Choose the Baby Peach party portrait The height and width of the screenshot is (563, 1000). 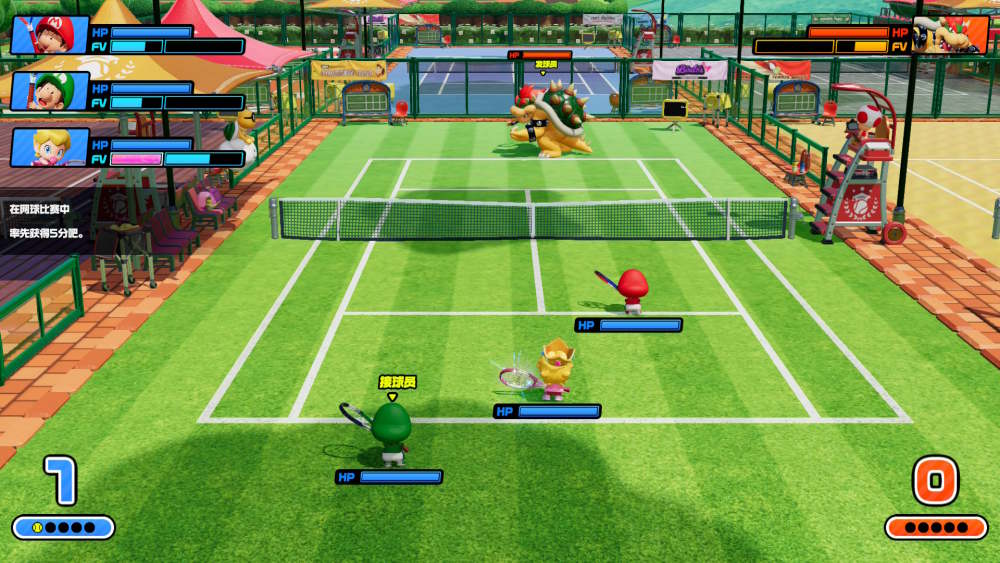click(49, 147)
